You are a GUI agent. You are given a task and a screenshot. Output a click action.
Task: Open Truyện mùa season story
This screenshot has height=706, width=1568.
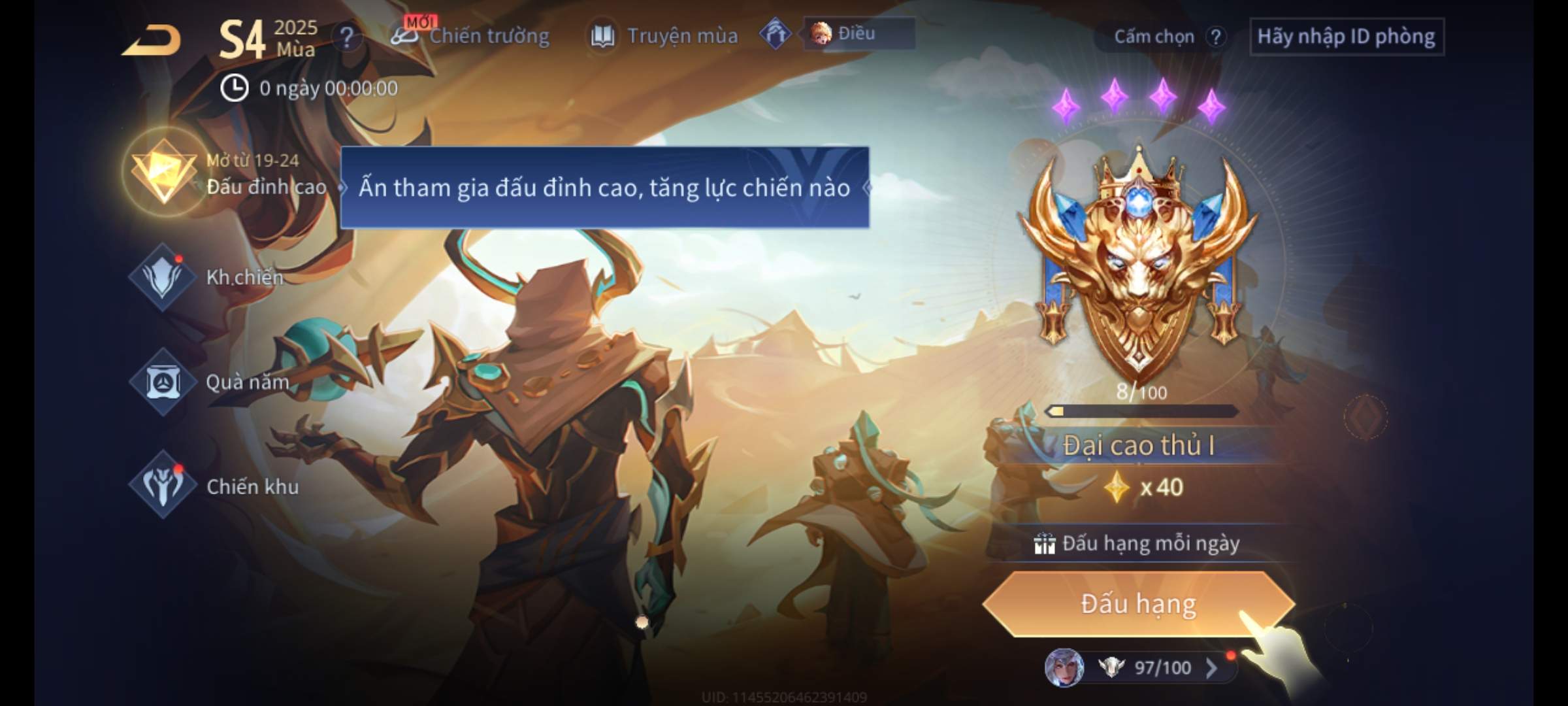tap(664, 36)
